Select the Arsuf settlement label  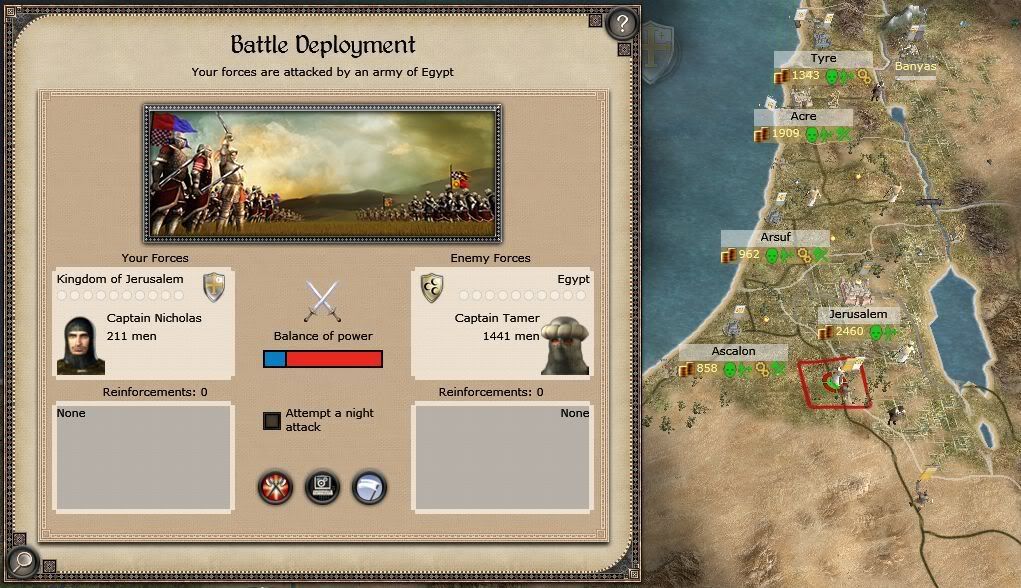(x=775, y=238)
